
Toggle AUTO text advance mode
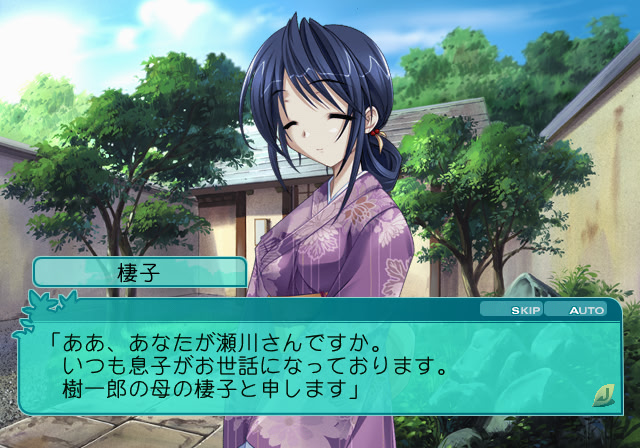(x=585, y=310)
